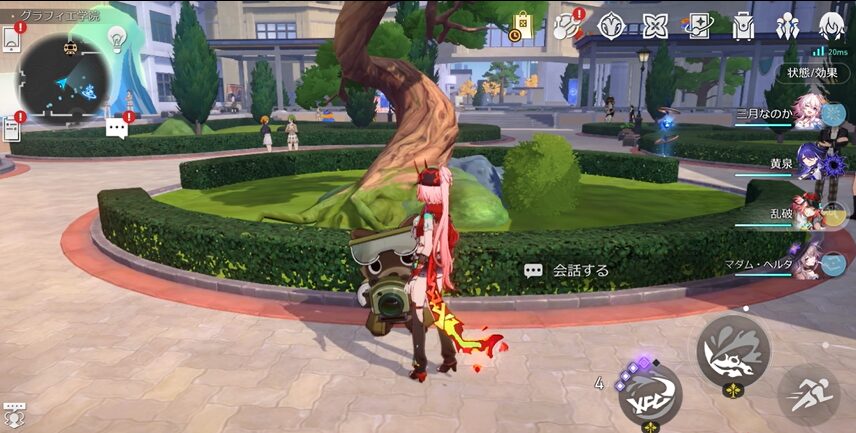This screenshot has width=856, height=433.
Task: Open the suitcase inventory icon
Action: coord(742,25)
